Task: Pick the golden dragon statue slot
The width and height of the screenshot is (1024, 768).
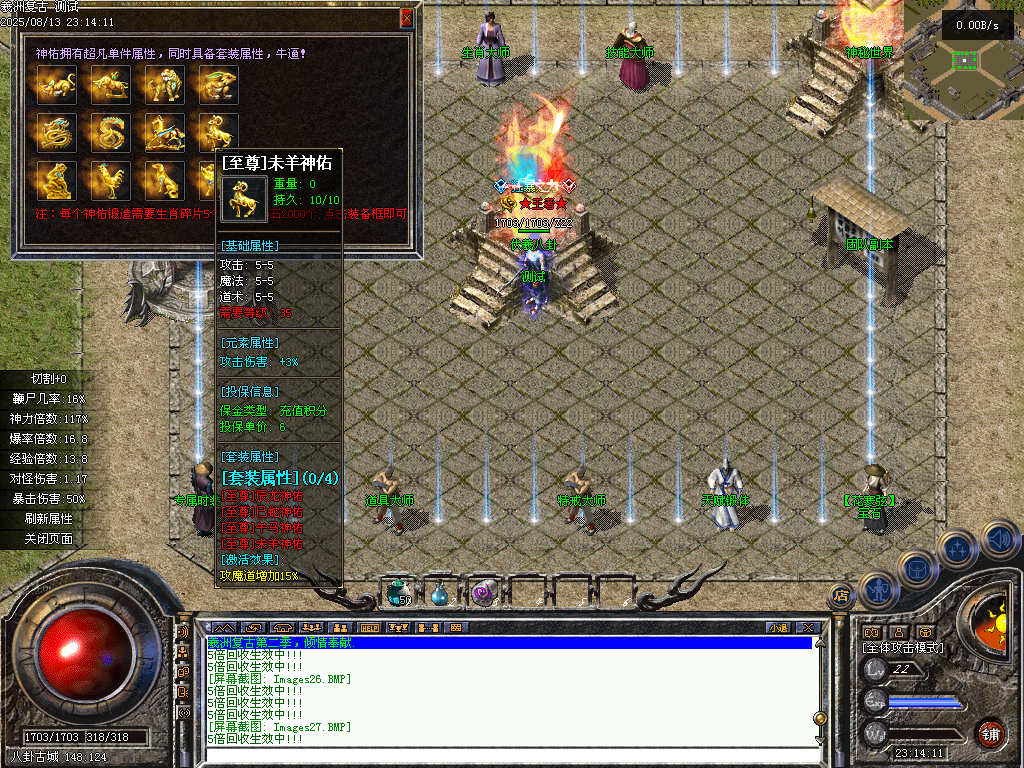Action: click(57, 132)
